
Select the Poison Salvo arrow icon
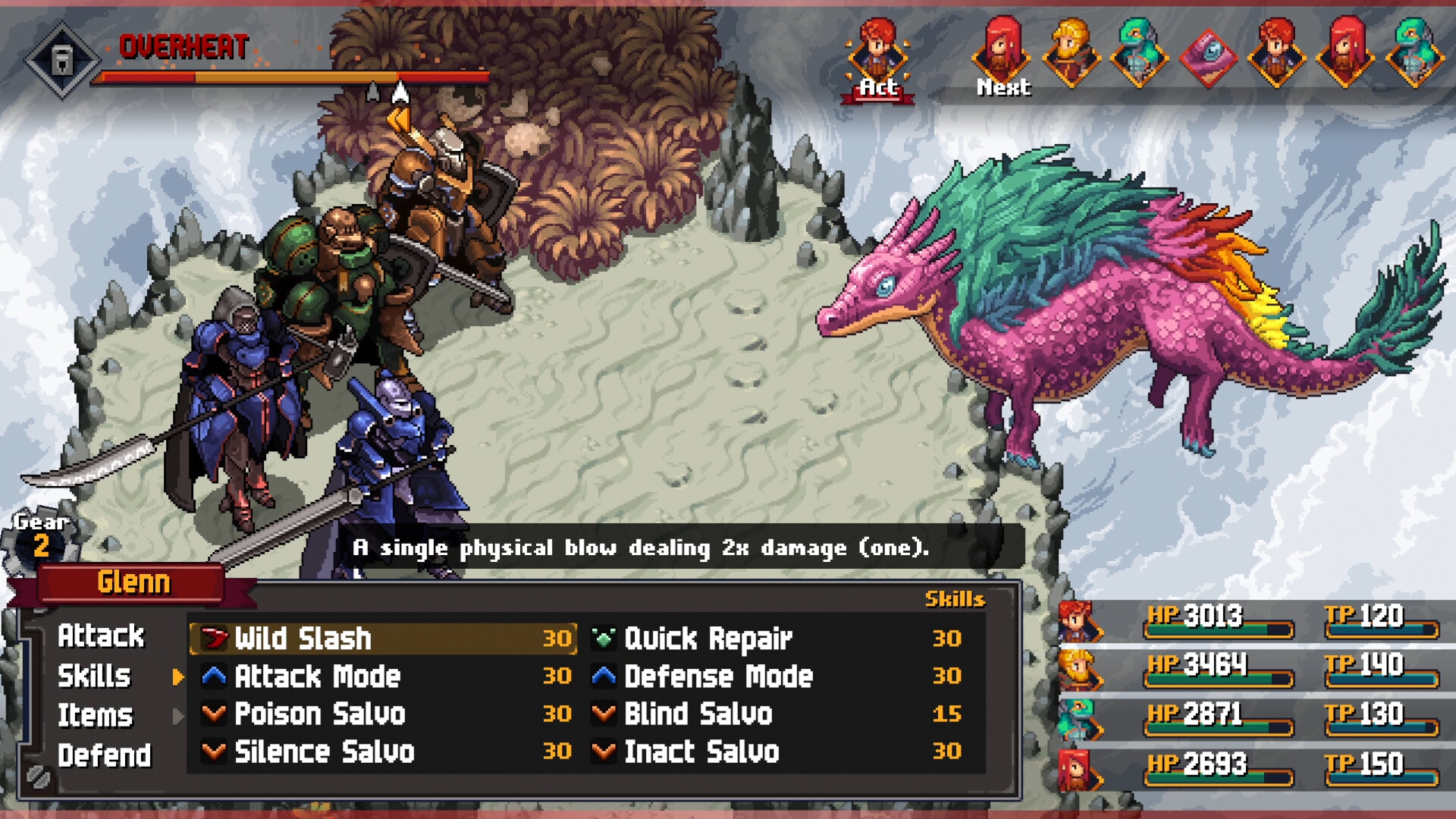coord(213,714)
